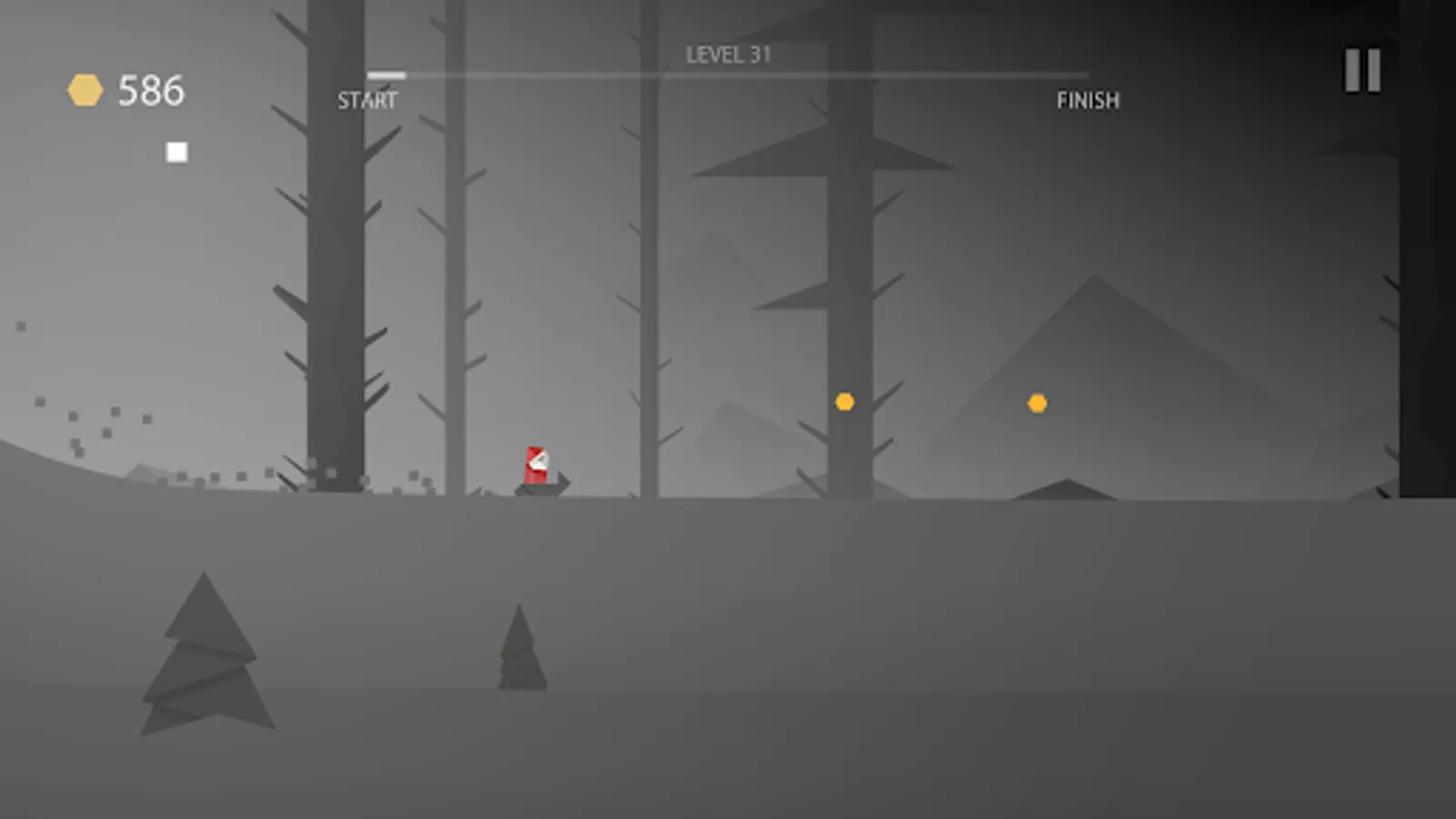Select the START label on the progress bar
The image size is (1456, 819).
tap(368, 100)
